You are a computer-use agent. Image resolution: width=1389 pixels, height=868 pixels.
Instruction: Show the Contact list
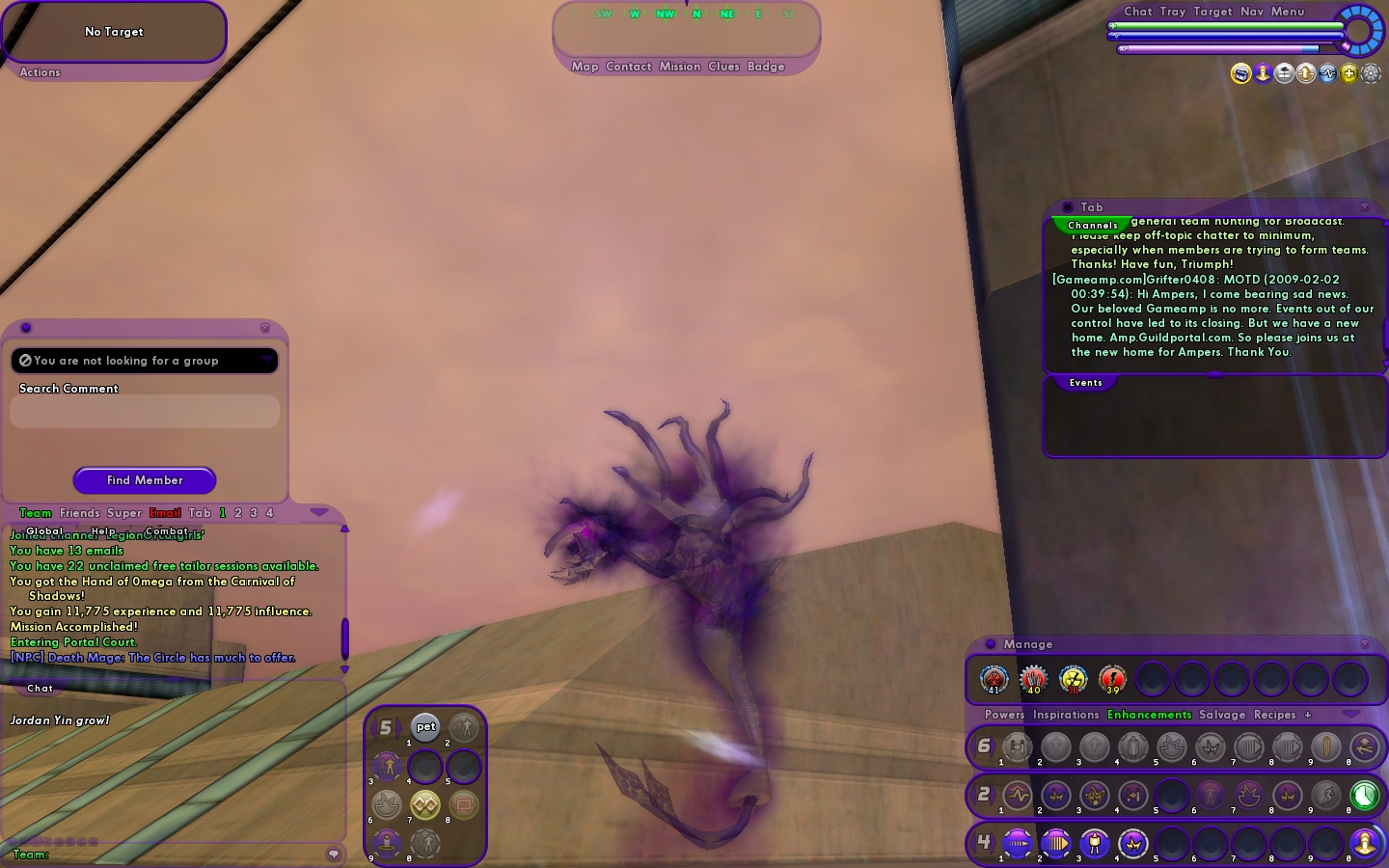click(629, 67)
